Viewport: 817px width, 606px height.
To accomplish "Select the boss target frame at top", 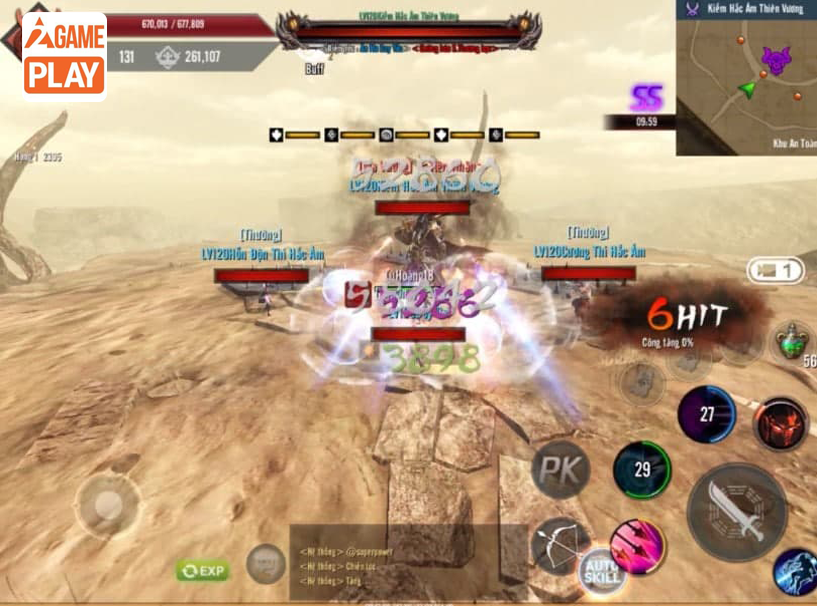I will pyautogui.click(x=410, y=32).
